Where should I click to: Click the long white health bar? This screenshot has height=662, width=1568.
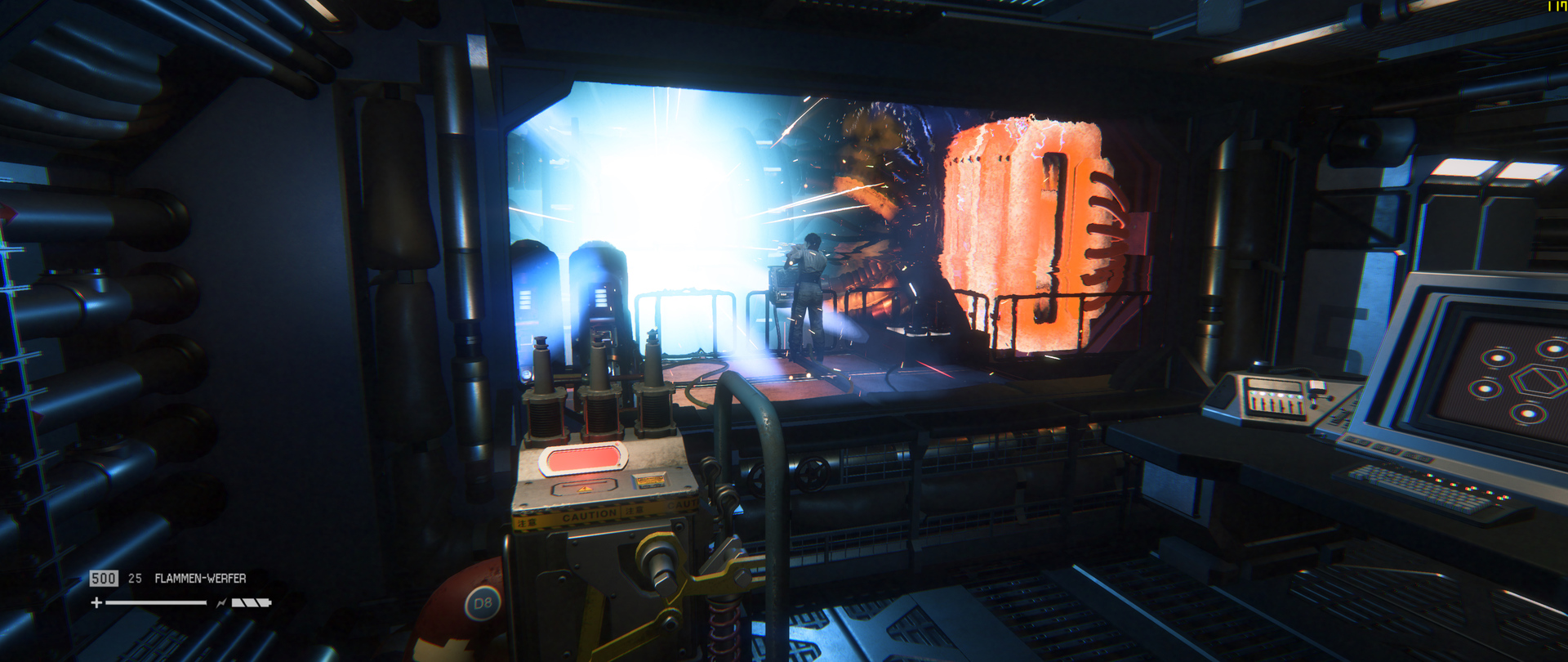tap(155, 603)
